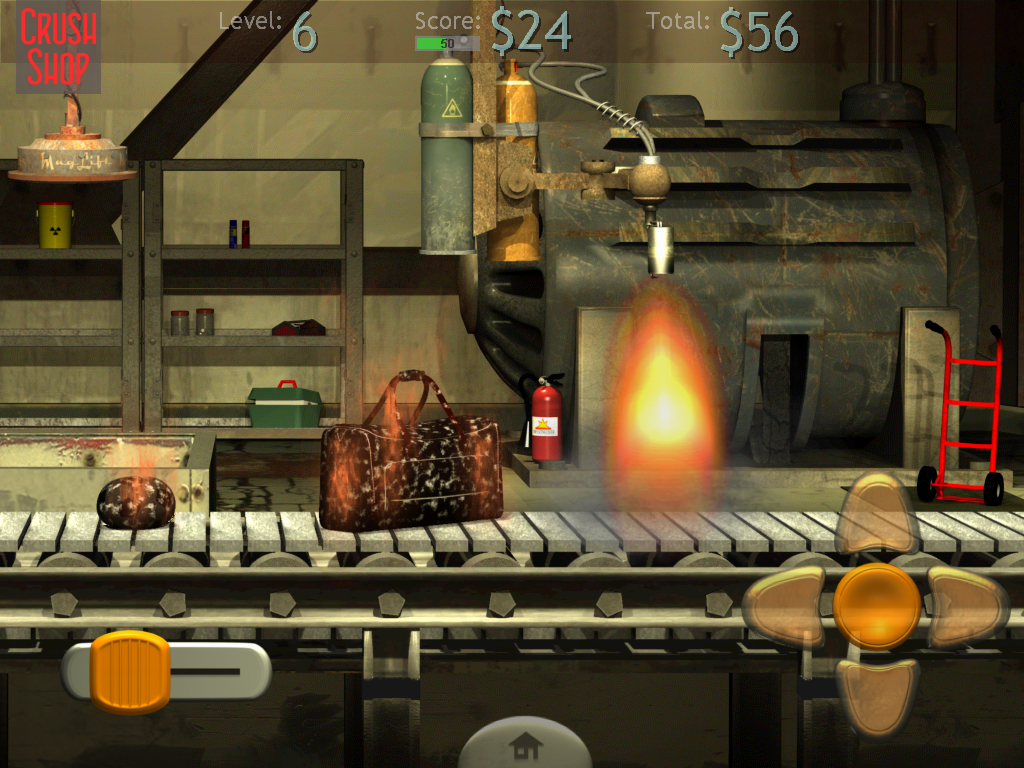Click the Crush Shop logo button
The width and height of the screenshot is (1024, 768).
coord(59,46)
